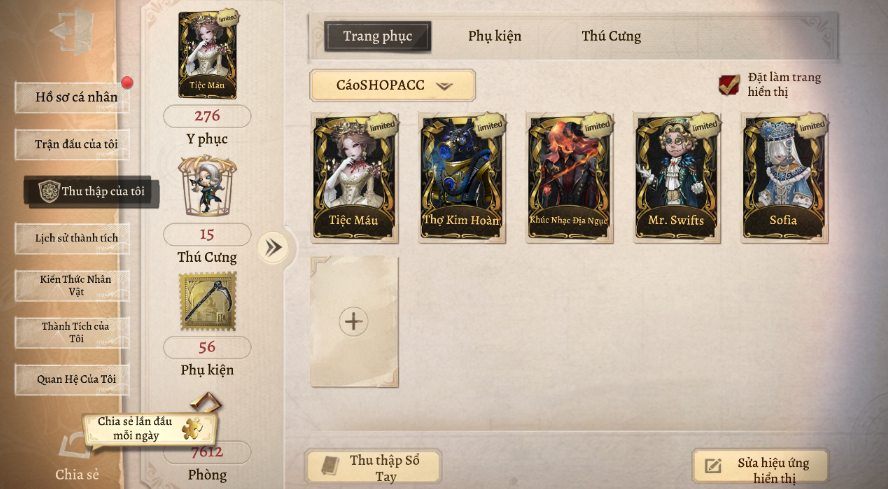The image size is (888, 489).
Task: Select the Thợ Kim Hoàn costume card
Action: click(x=461, y=178)
